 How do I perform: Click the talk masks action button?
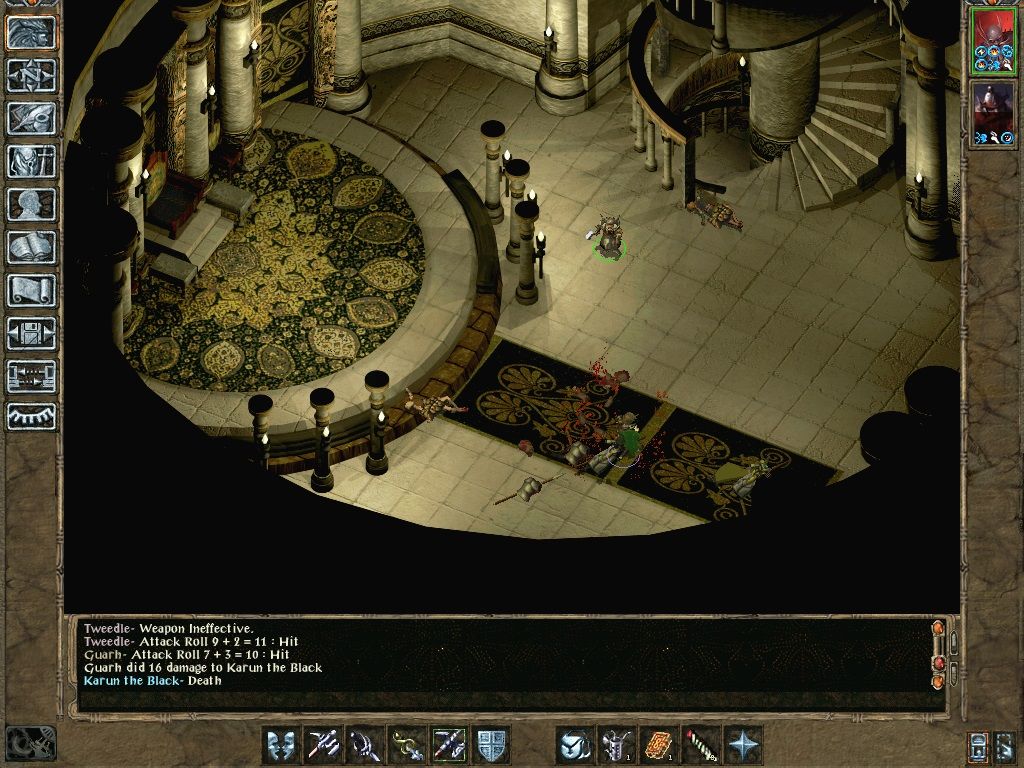(x=281, y=745)
